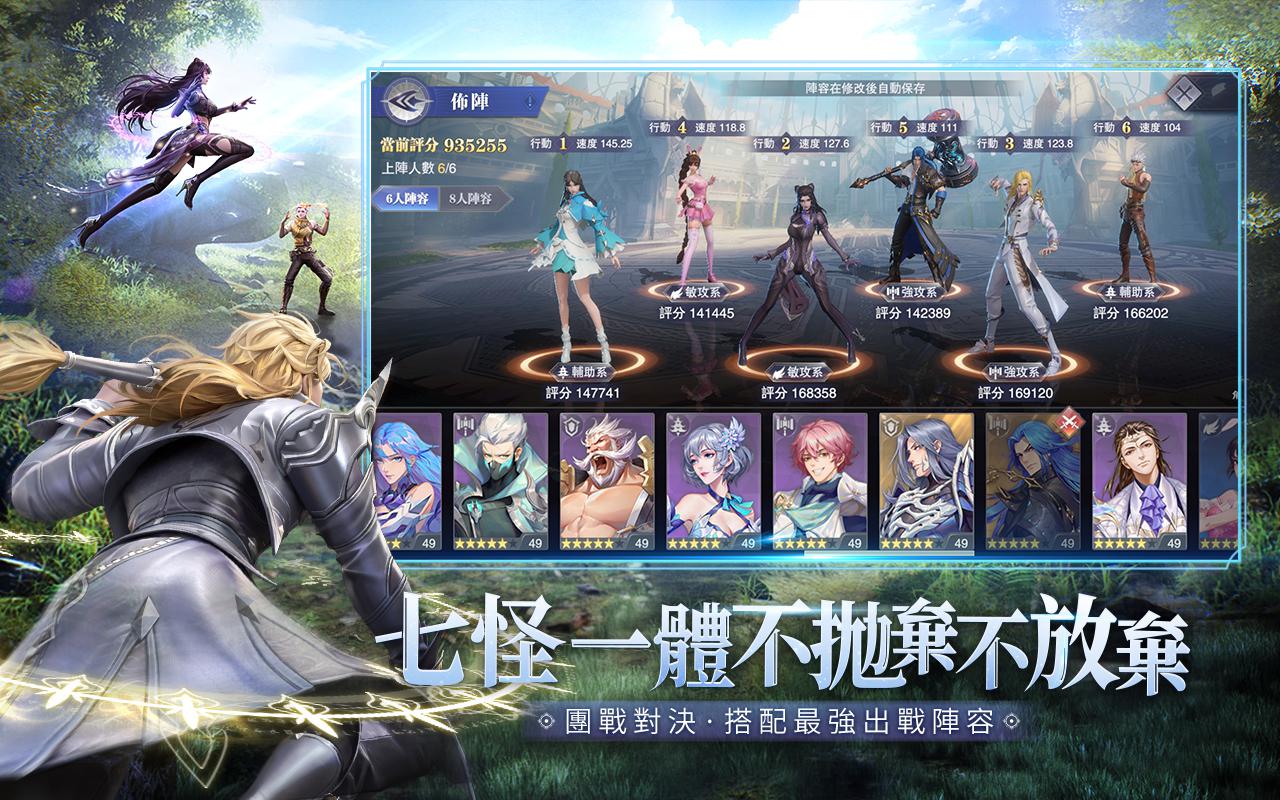The height and width of the screenshot is (800, 1280).
Task: Click the back arrow beside the 佈陣 title
Action: pos(404,100)
